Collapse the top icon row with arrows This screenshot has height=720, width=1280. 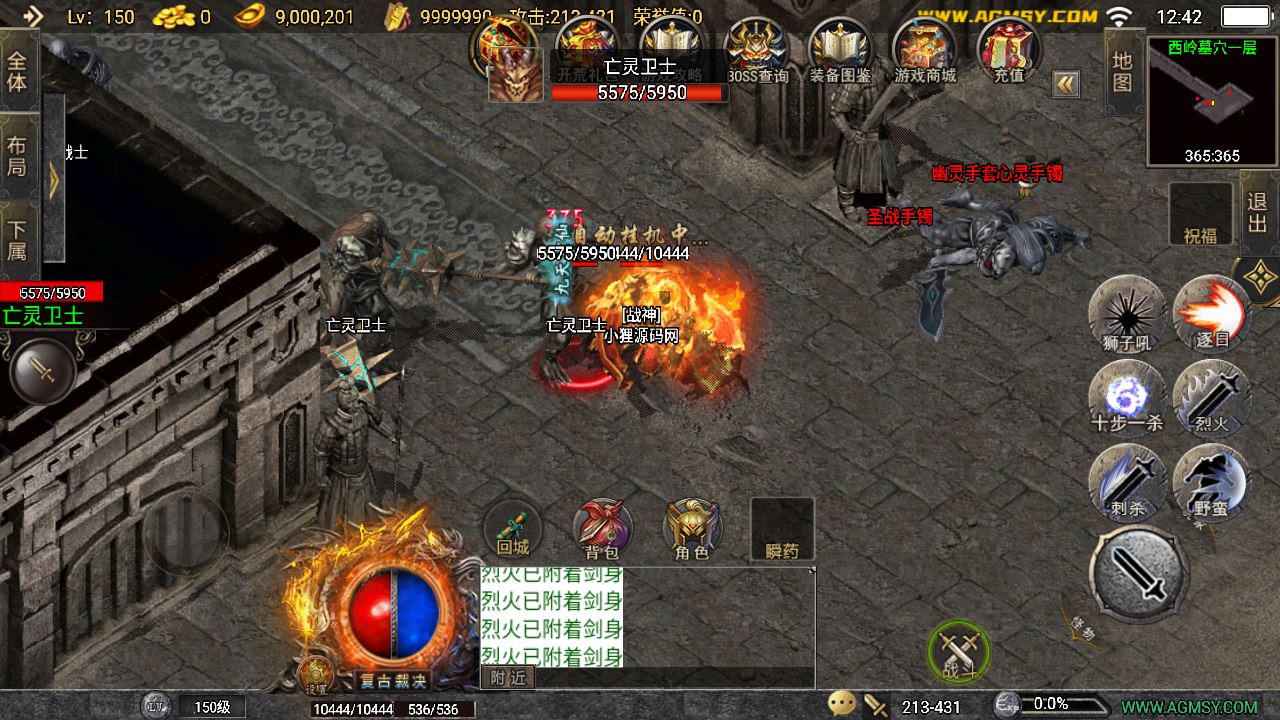click(1065, 84)
